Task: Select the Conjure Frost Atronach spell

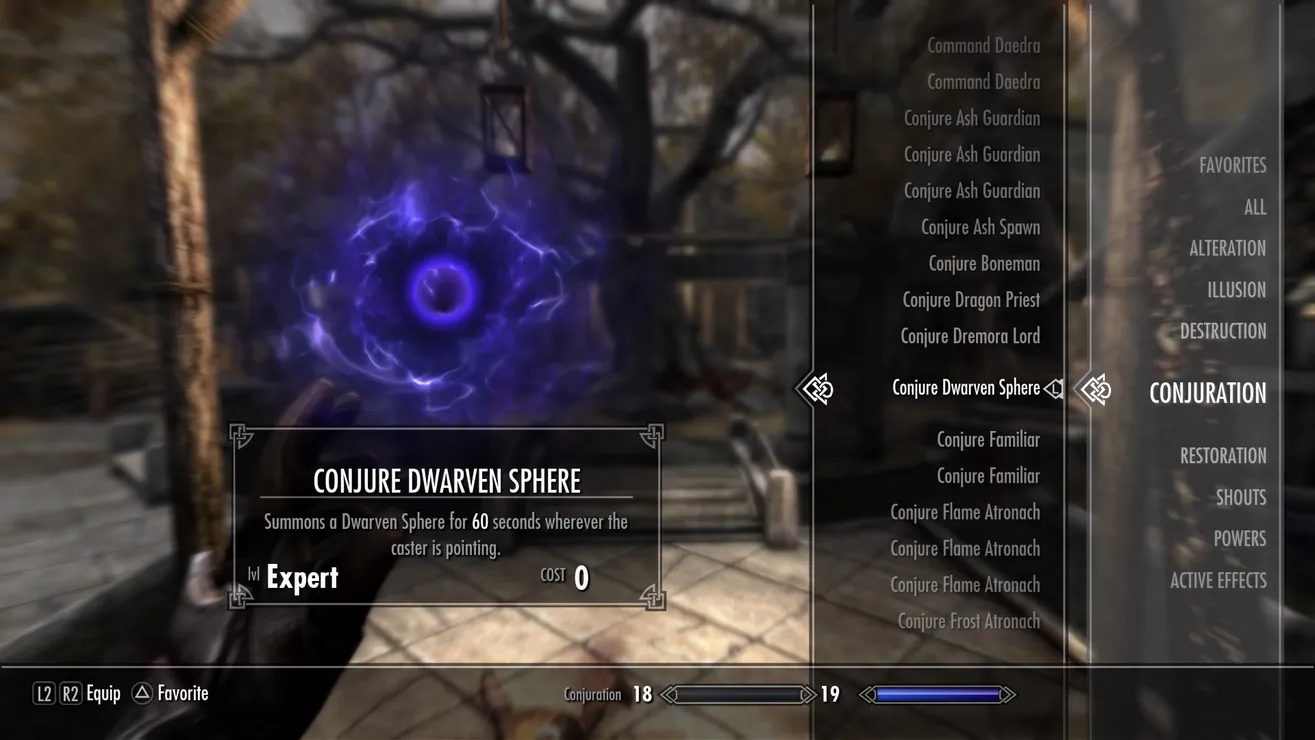Action: (968, 621)
